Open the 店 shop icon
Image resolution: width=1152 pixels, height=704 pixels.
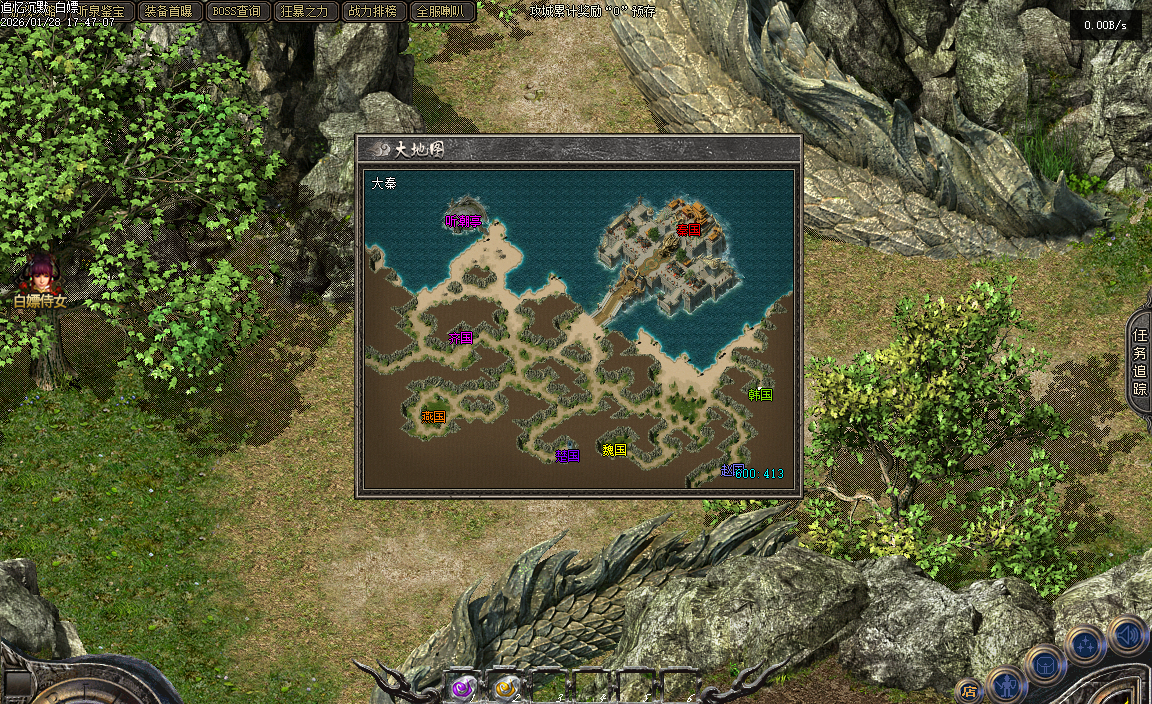point(968,690)
